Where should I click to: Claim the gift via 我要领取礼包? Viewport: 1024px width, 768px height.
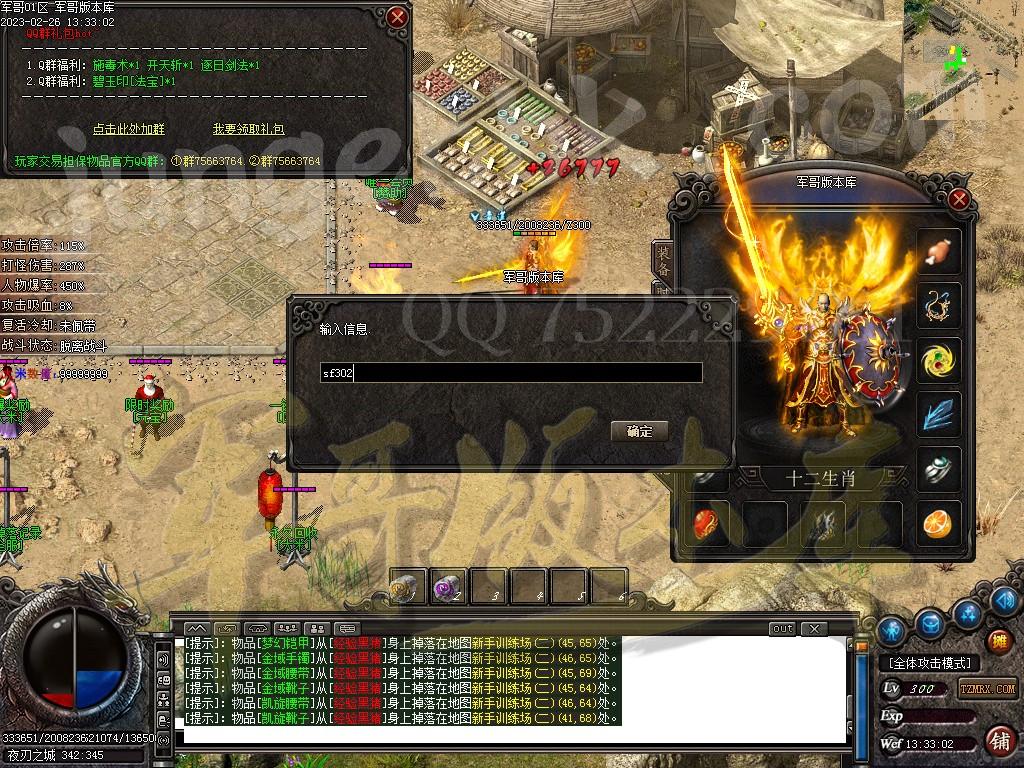[x=248, y=129]
